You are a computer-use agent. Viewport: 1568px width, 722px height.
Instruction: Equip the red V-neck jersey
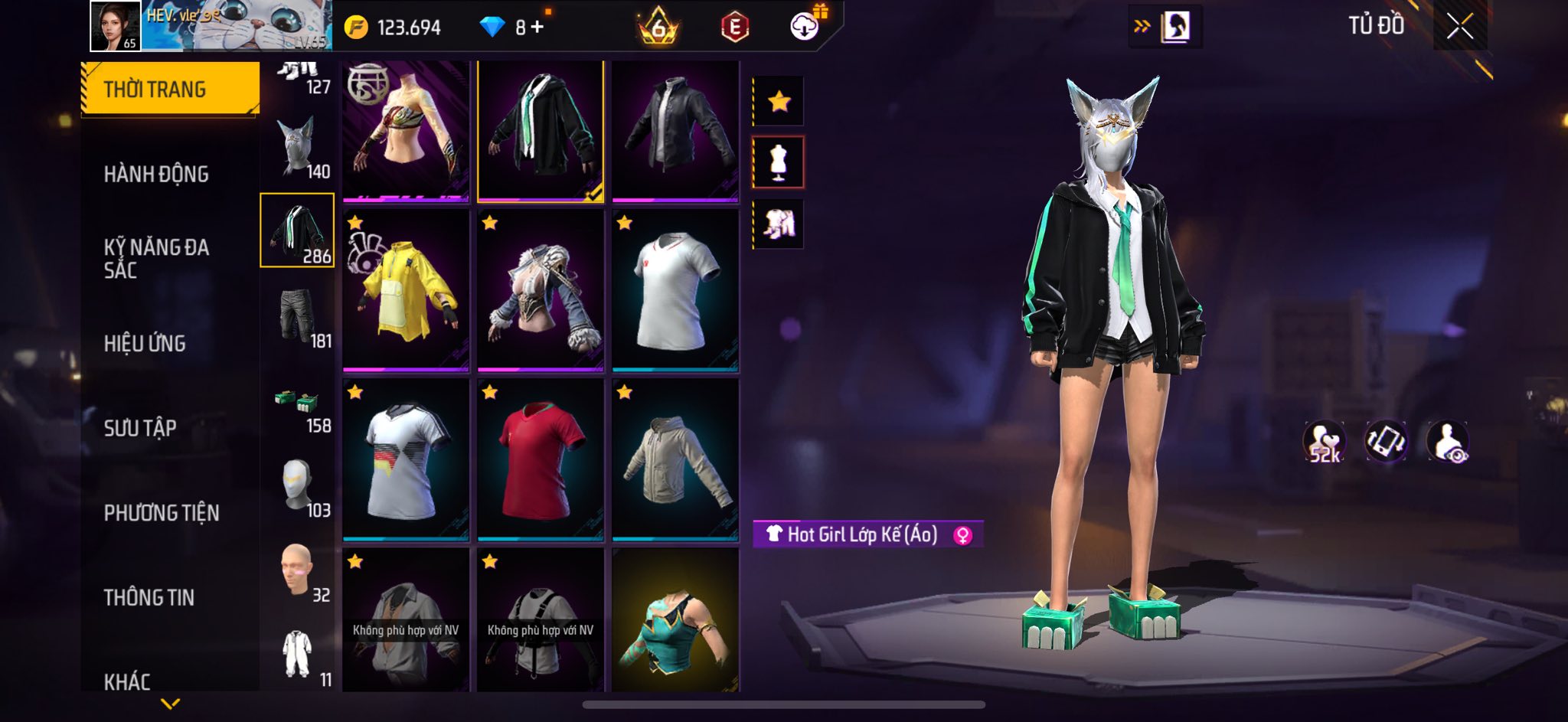click(x=541, y=460)
